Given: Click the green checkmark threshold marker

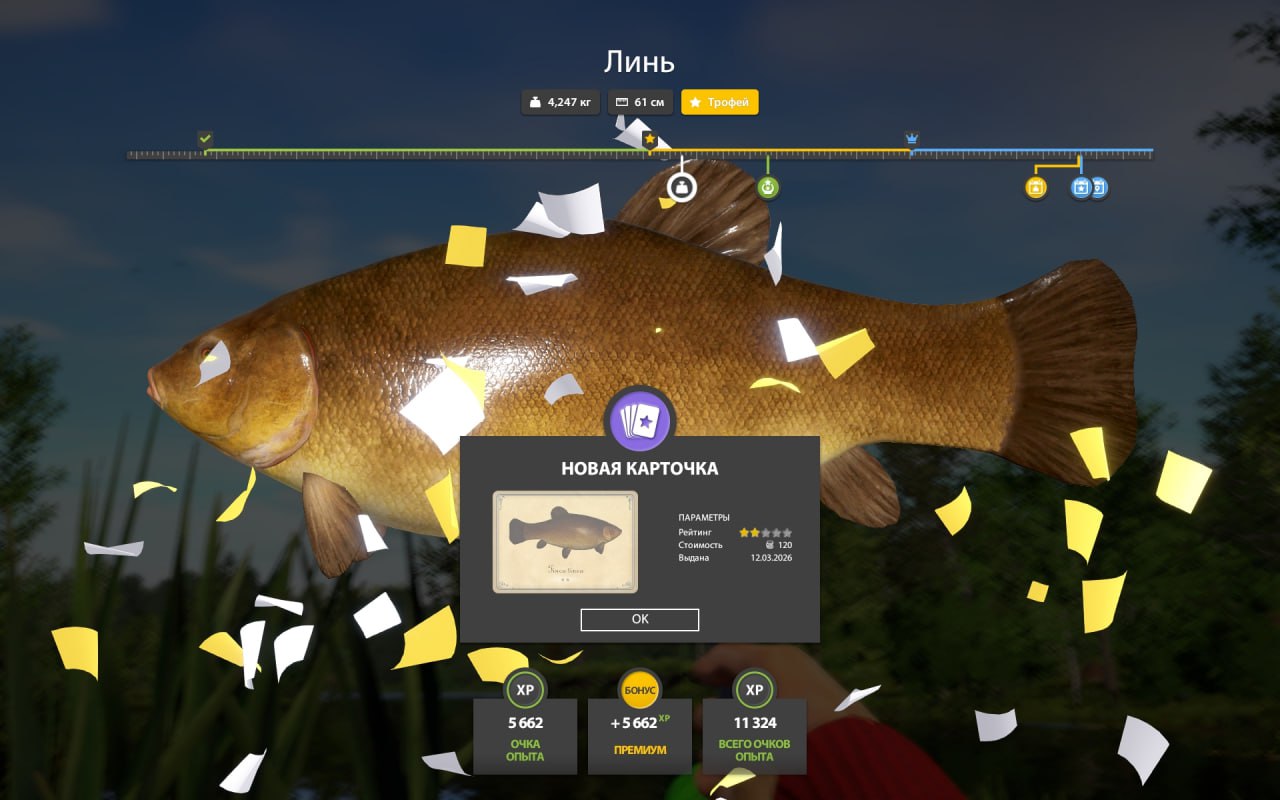Looking at the screenshot, I should 205,138.
